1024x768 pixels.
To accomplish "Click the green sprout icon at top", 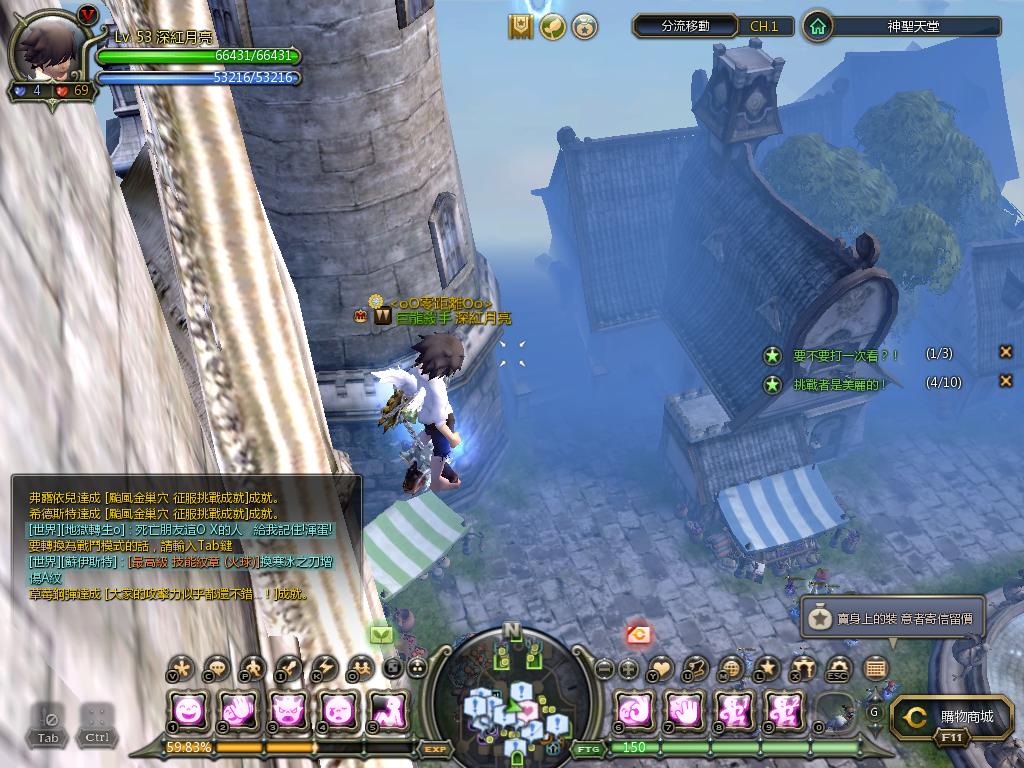I will (552, 27).
